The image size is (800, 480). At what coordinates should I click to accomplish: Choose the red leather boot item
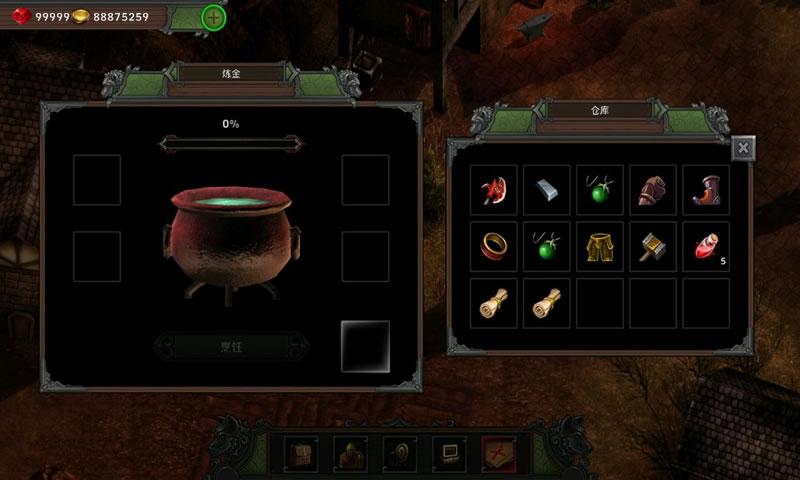(x=706, y=190)
